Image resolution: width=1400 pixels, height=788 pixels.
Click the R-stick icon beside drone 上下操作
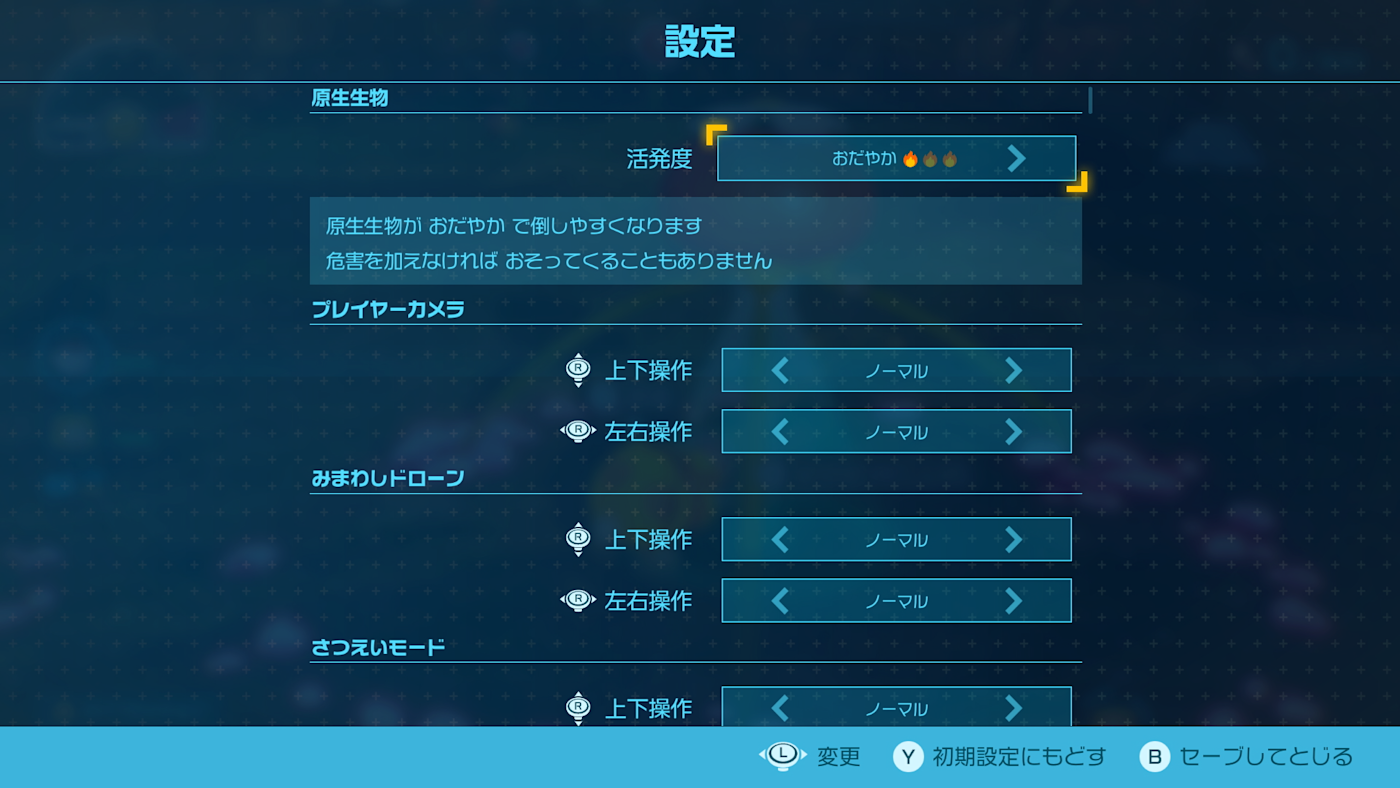click(578, 539)
